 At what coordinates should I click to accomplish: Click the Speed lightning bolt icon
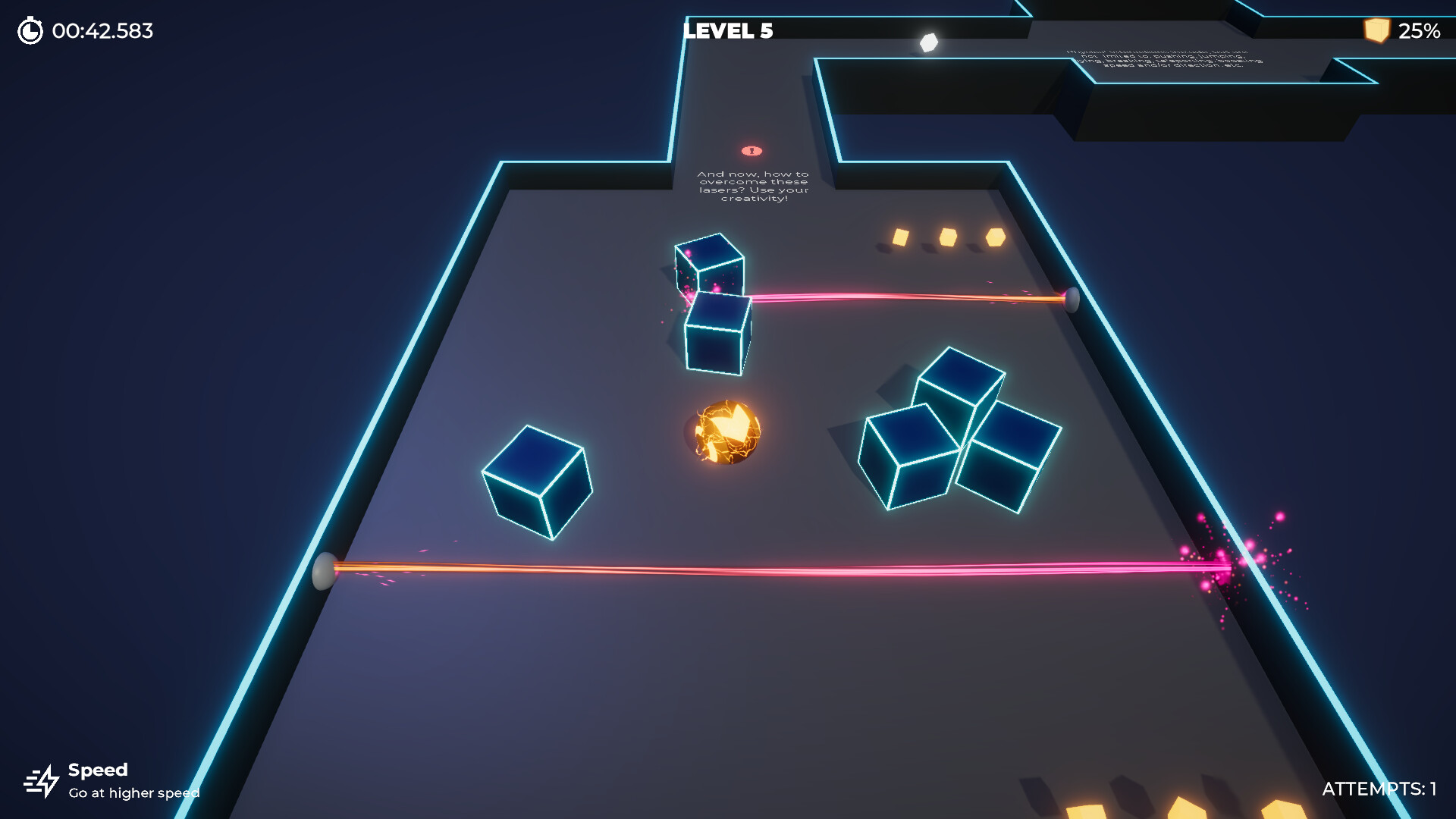(x=43, y=781)
